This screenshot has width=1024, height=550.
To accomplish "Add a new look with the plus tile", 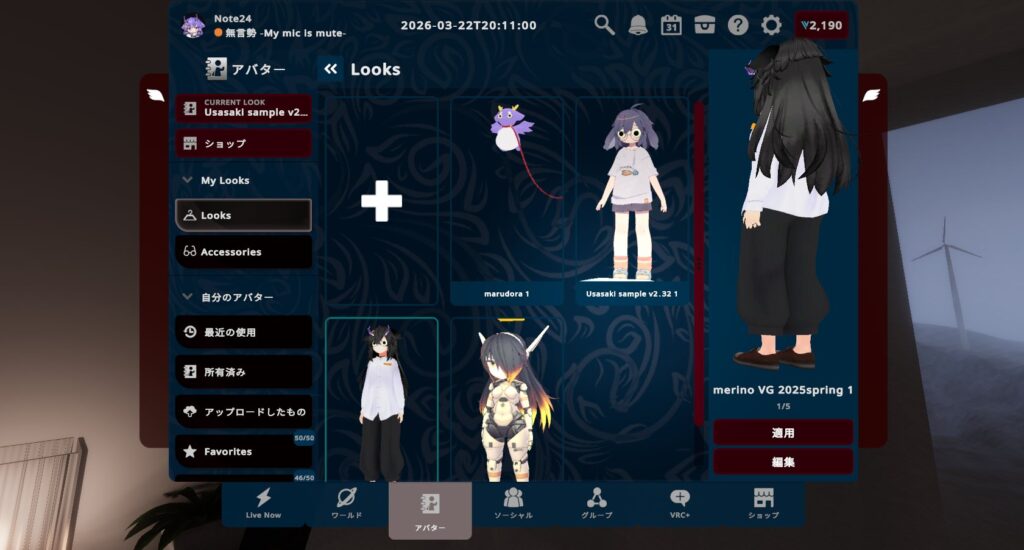I will pyautogui.click(x=381, y=202).
